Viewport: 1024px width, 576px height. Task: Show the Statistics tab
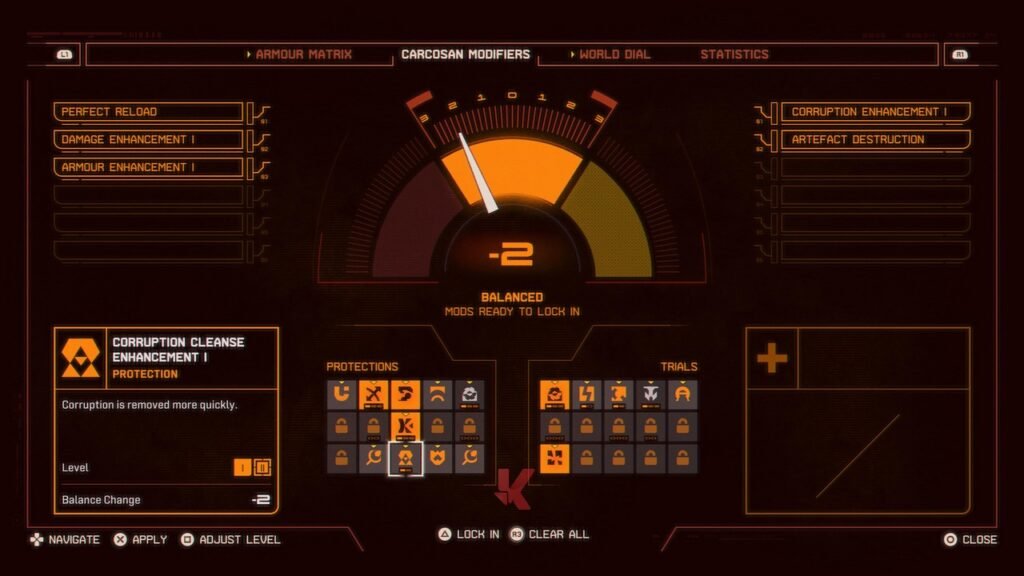[x=734, y=54]
